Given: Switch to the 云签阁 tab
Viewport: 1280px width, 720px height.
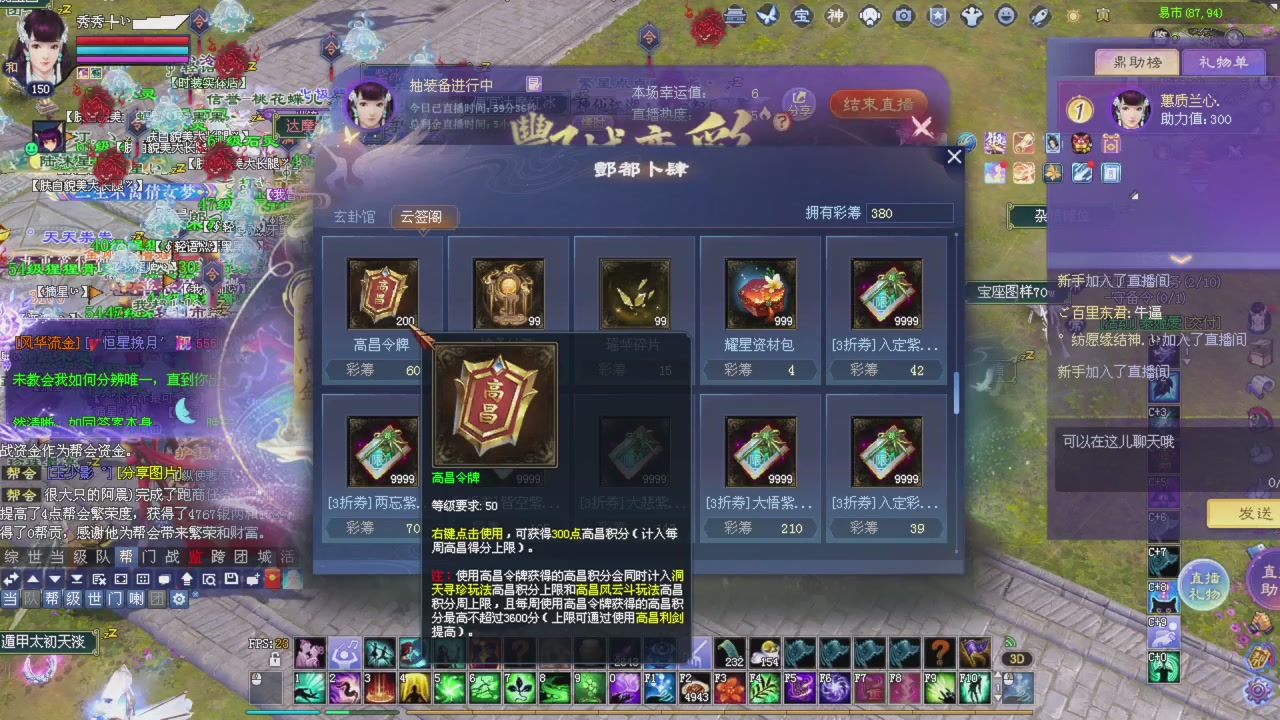Looking at the screenshot, I should pos(422,216).
